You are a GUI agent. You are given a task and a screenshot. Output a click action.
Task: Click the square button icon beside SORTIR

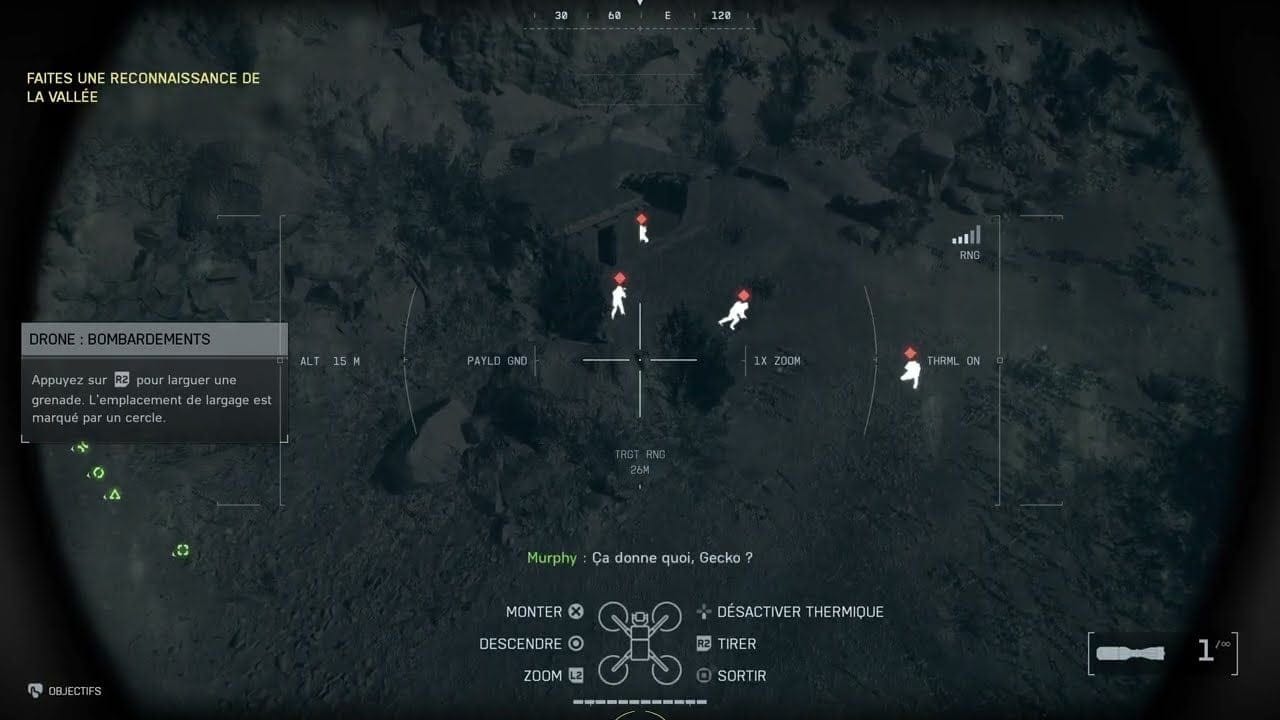pos(703,675)
